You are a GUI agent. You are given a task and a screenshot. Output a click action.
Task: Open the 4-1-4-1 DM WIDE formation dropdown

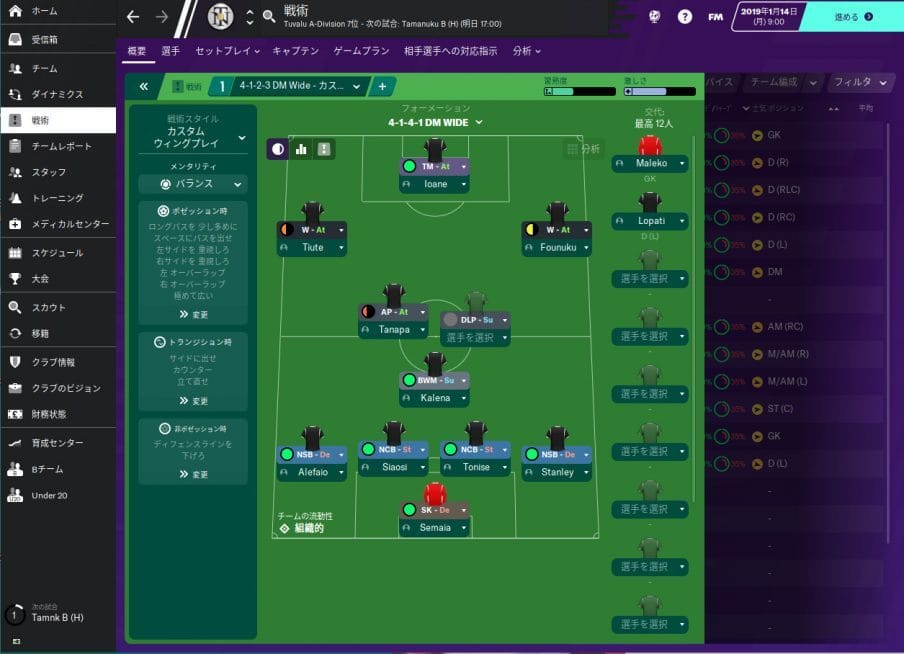435,122
